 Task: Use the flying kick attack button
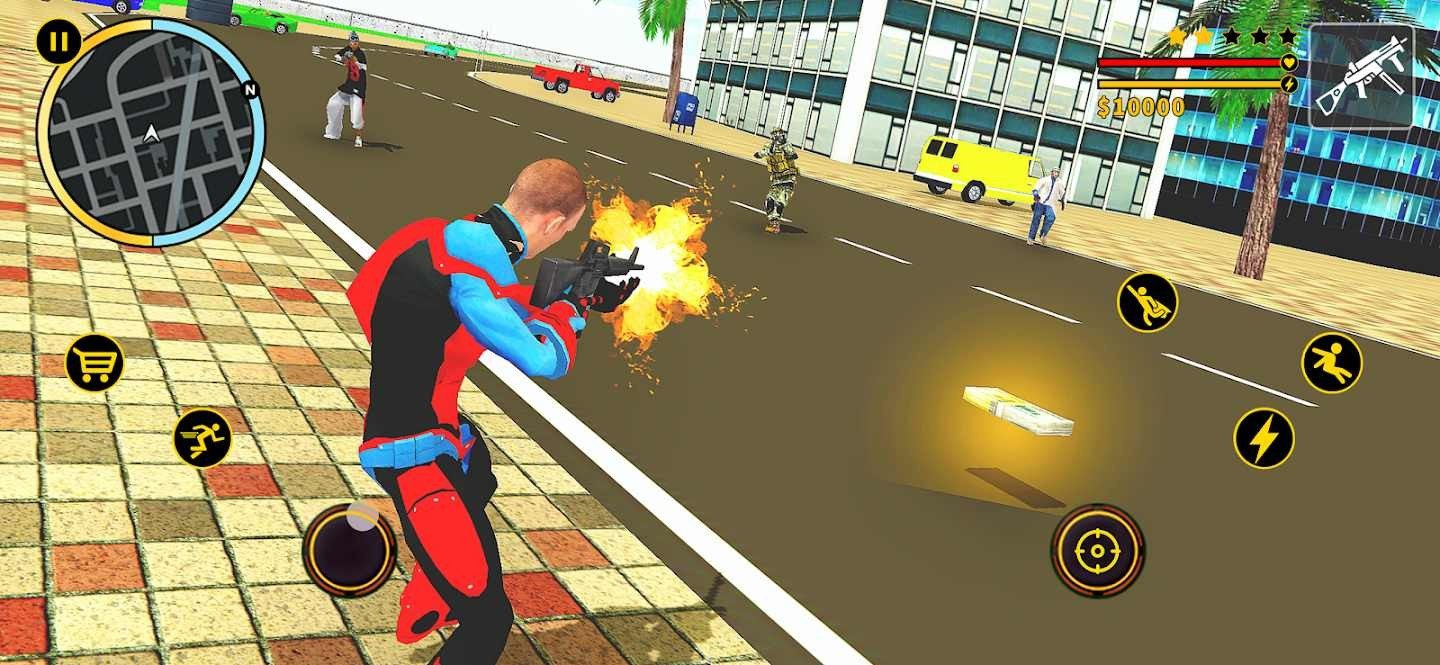click(x=1147, y=302)
